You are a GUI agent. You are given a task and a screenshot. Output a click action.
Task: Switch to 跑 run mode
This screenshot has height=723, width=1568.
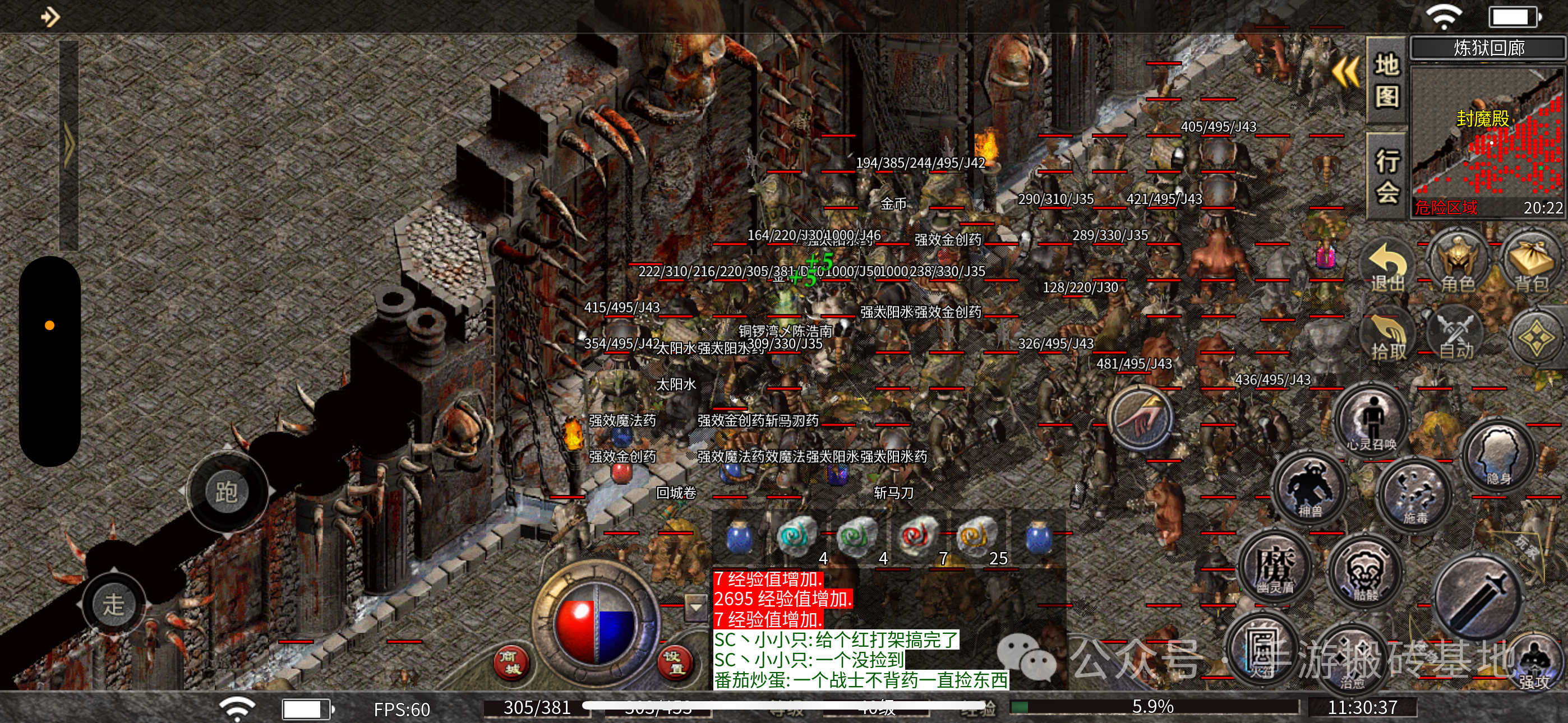227,491
